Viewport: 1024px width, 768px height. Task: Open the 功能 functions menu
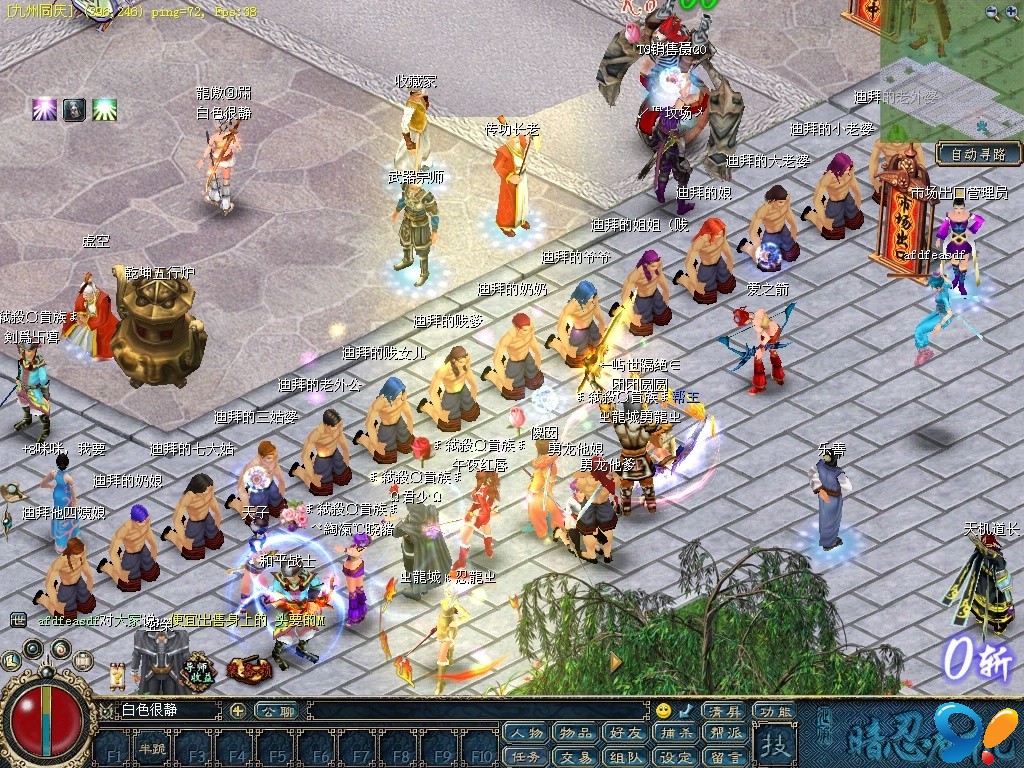[x=773, y=711]
